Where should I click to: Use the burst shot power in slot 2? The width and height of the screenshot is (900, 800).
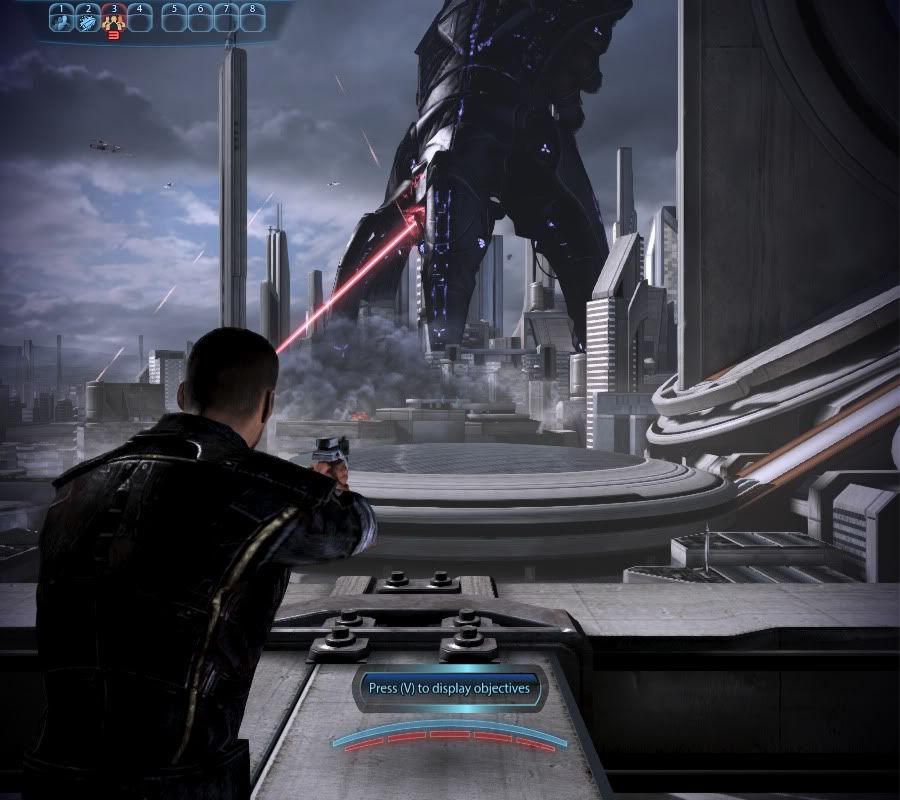tap(87, 19)
